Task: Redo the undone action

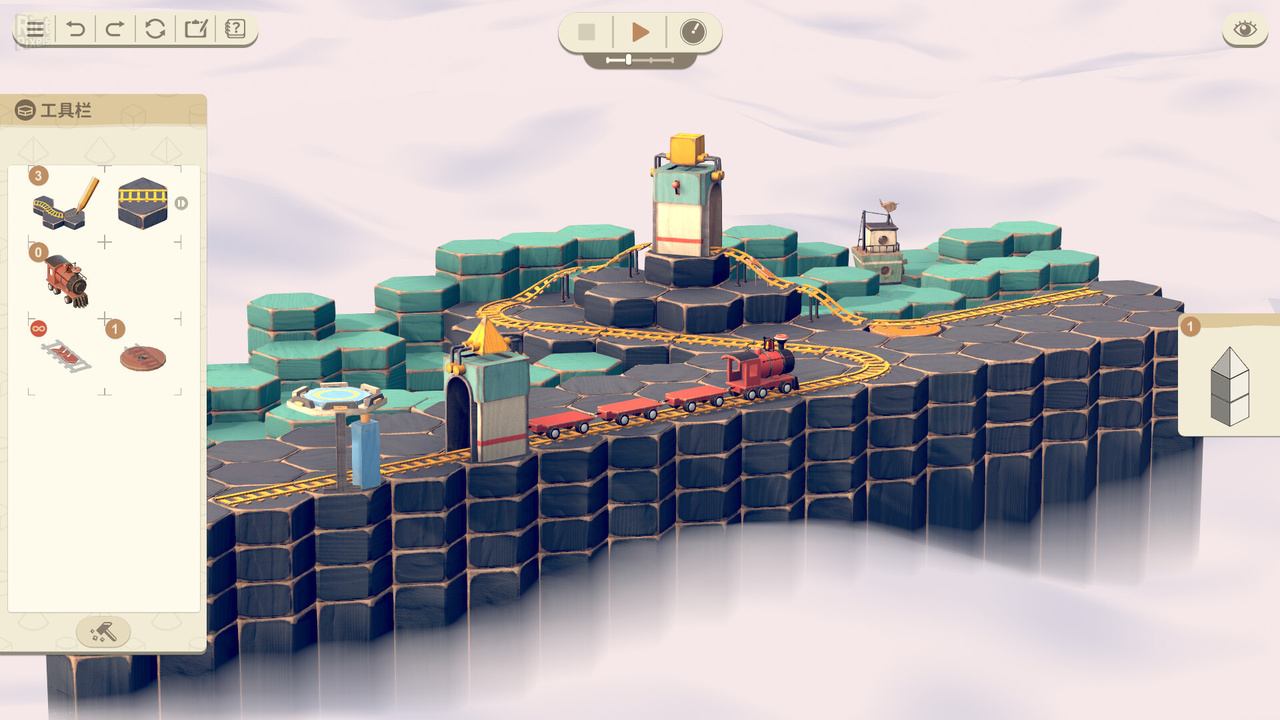Action: tap(115, 29)
